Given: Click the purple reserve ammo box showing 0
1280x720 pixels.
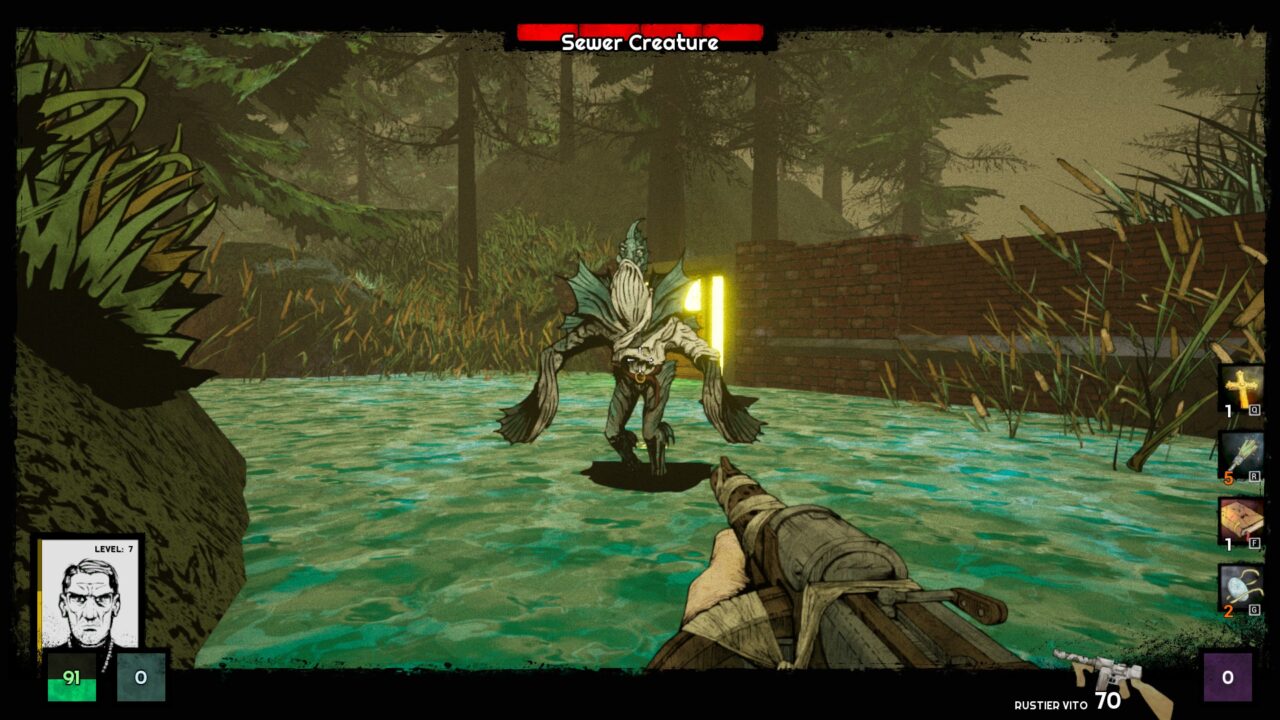Looking at the screenshot, I should (1227, 677).
